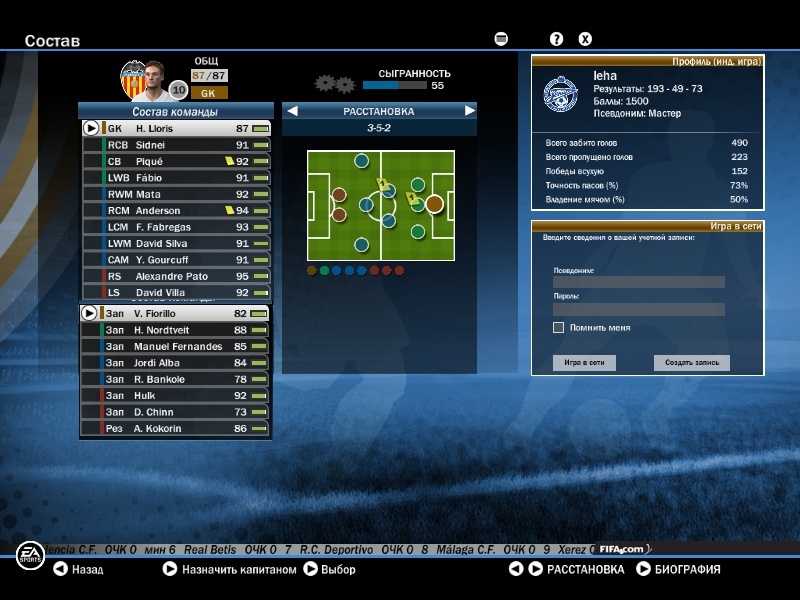Click the nickname input field
This screenshot has width=800, height=600.
[638, 282]
